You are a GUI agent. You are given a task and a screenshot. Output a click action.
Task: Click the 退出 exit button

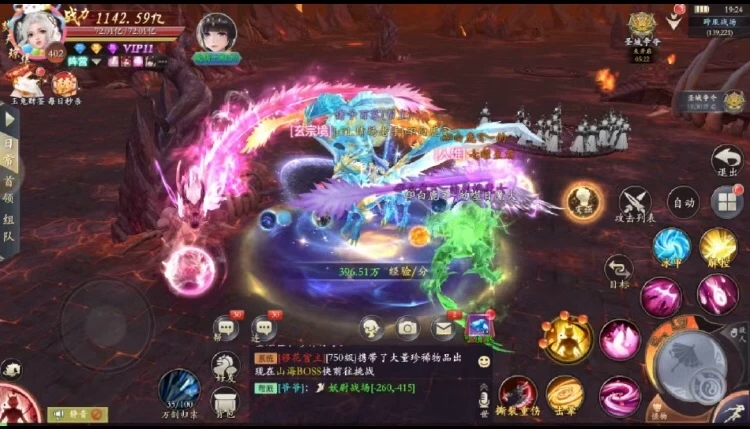[726, 162]
